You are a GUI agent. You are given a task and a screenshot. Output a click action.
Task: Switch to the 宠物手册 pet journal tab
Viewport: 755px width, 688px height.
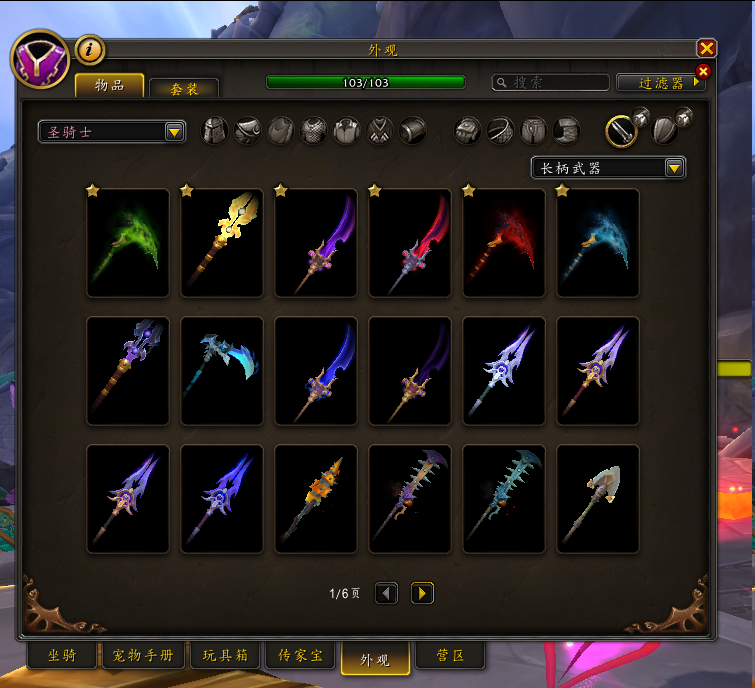144,656
